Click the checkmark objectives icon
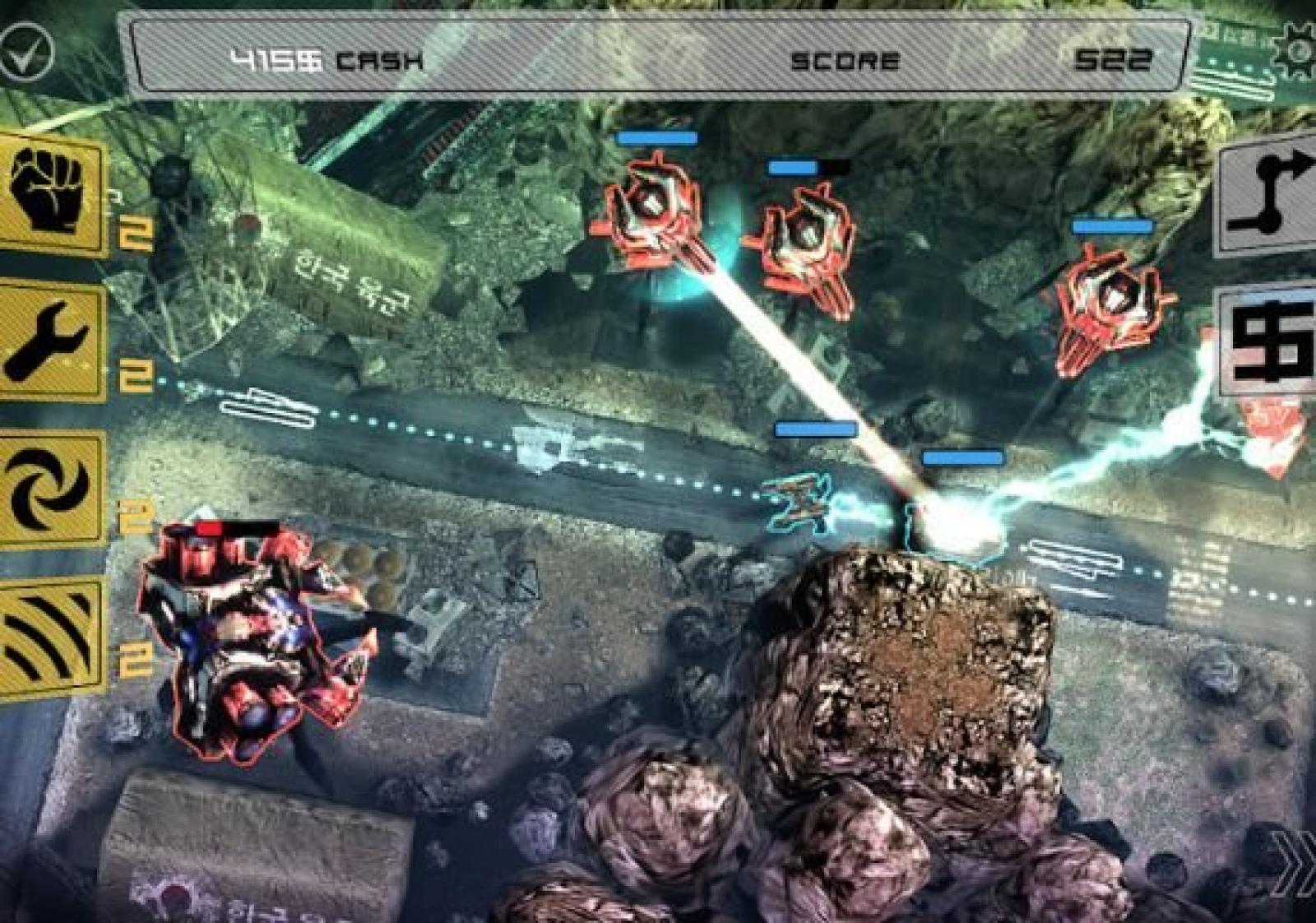Viewport: 1316px width, 923px height. 25,53
